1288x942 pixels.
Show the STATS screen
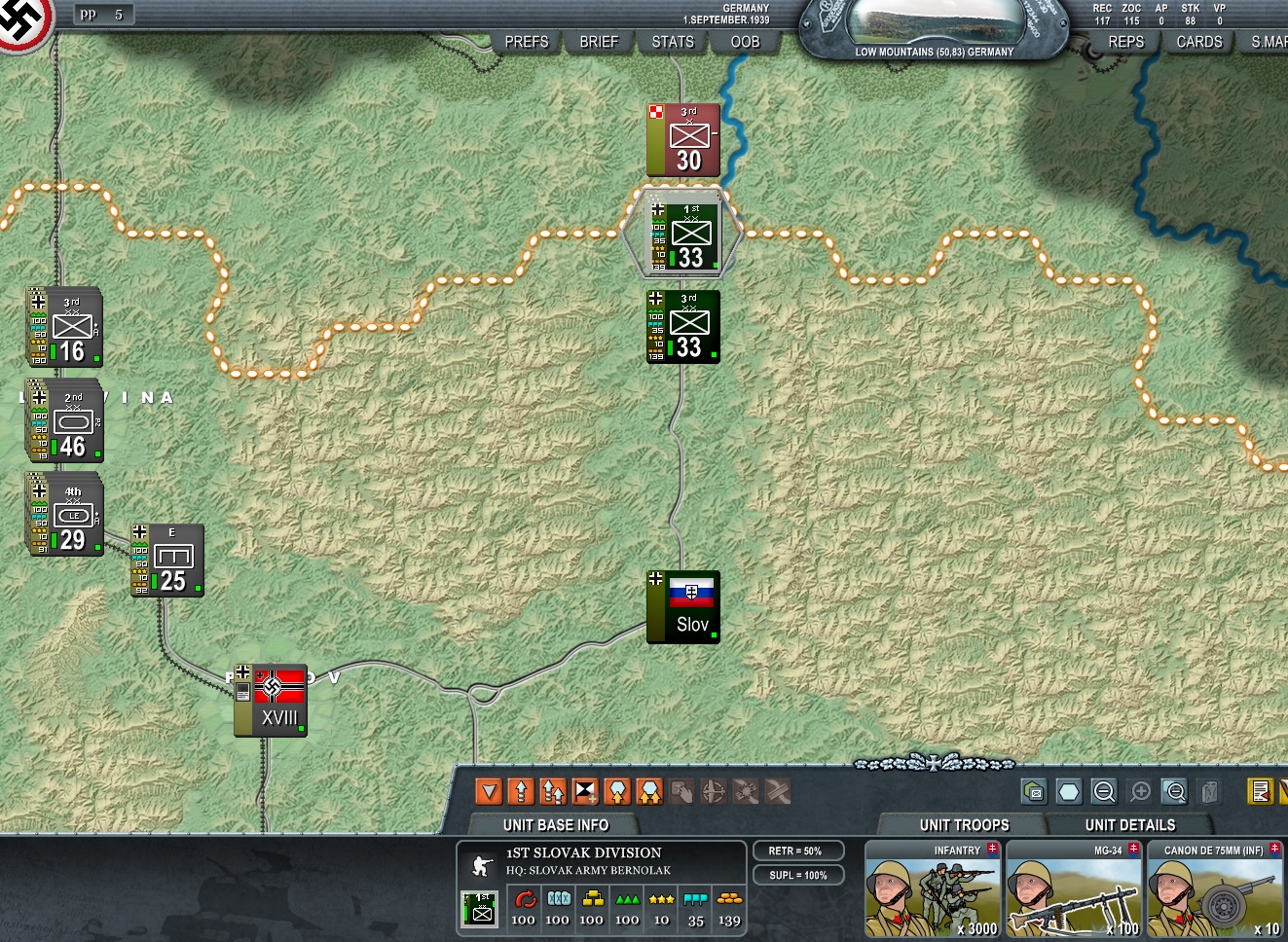point(673,42)
